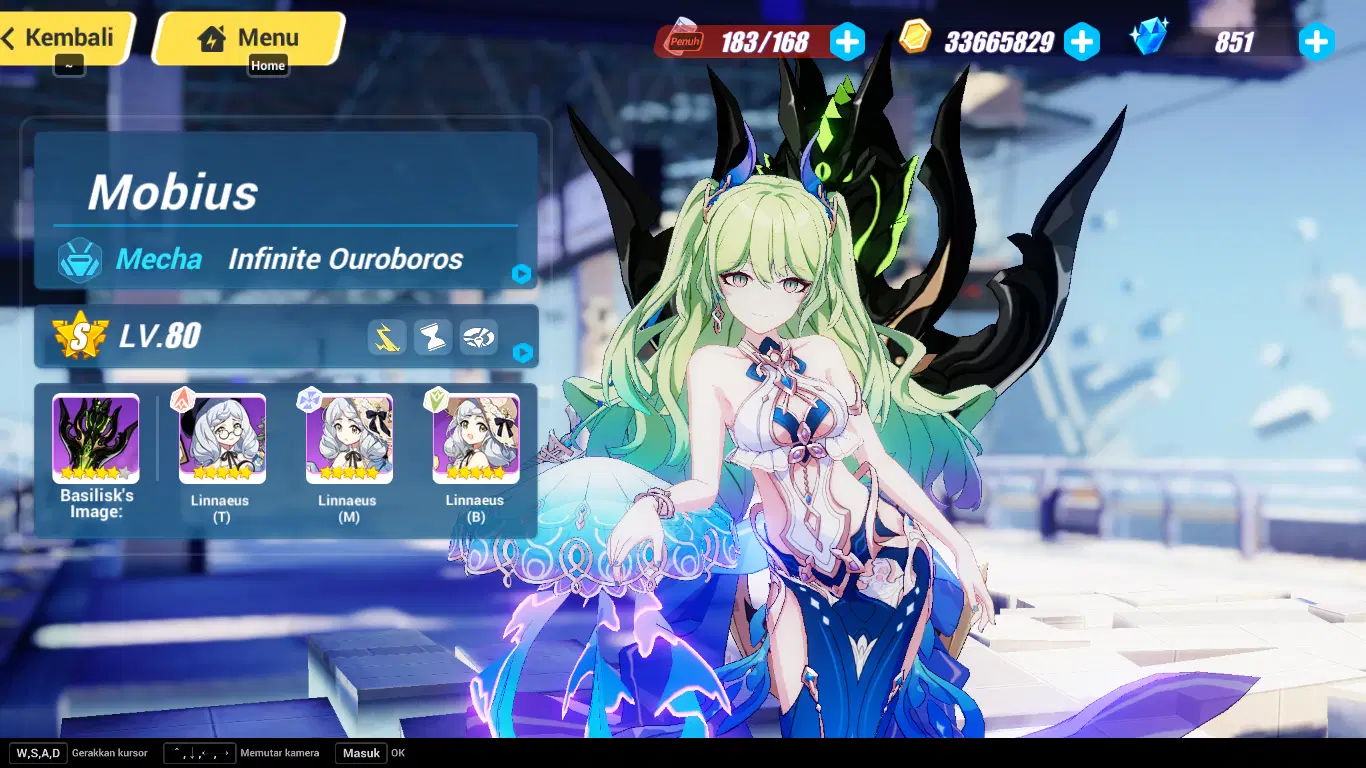Click the plus beside the Crystals count
This screenshot has height=768, width=1366.
click(x=1317, y=42)
